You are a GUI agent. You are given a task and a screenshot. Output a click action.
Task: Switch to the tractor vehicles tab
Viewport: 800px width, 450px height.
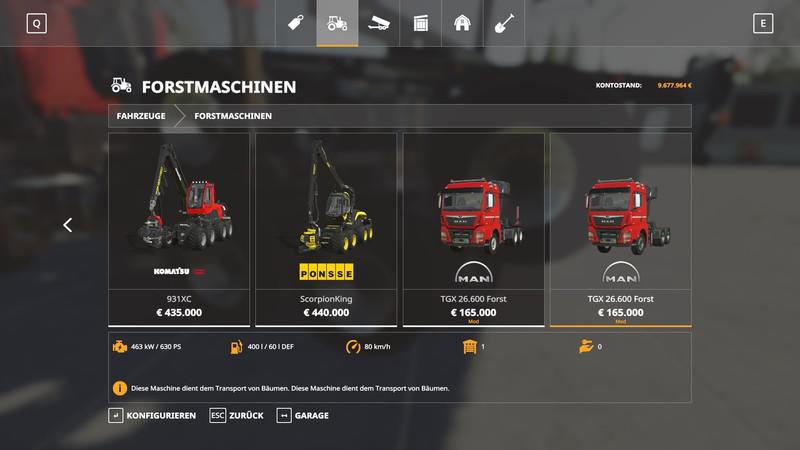[338, 23]
